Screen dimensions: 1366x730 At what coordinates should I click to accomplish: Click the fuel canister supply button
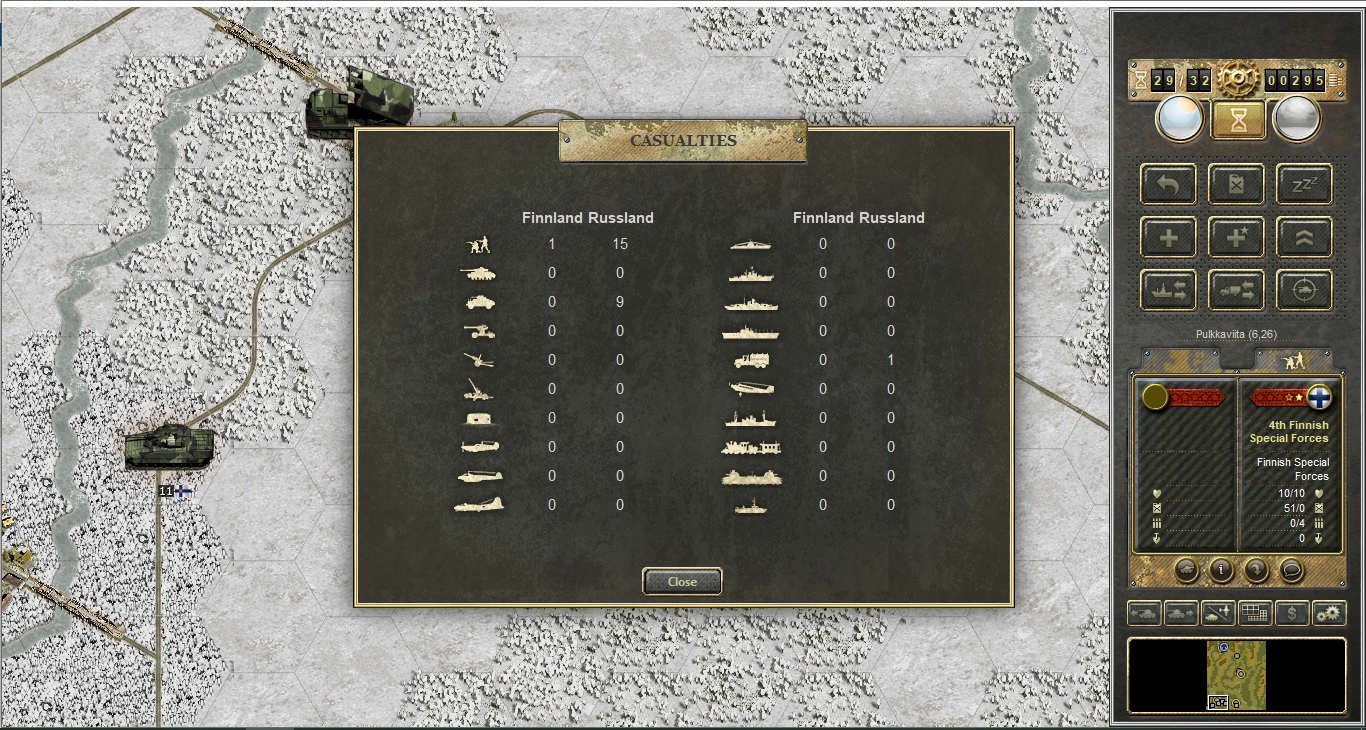[x=1236, y=184]
